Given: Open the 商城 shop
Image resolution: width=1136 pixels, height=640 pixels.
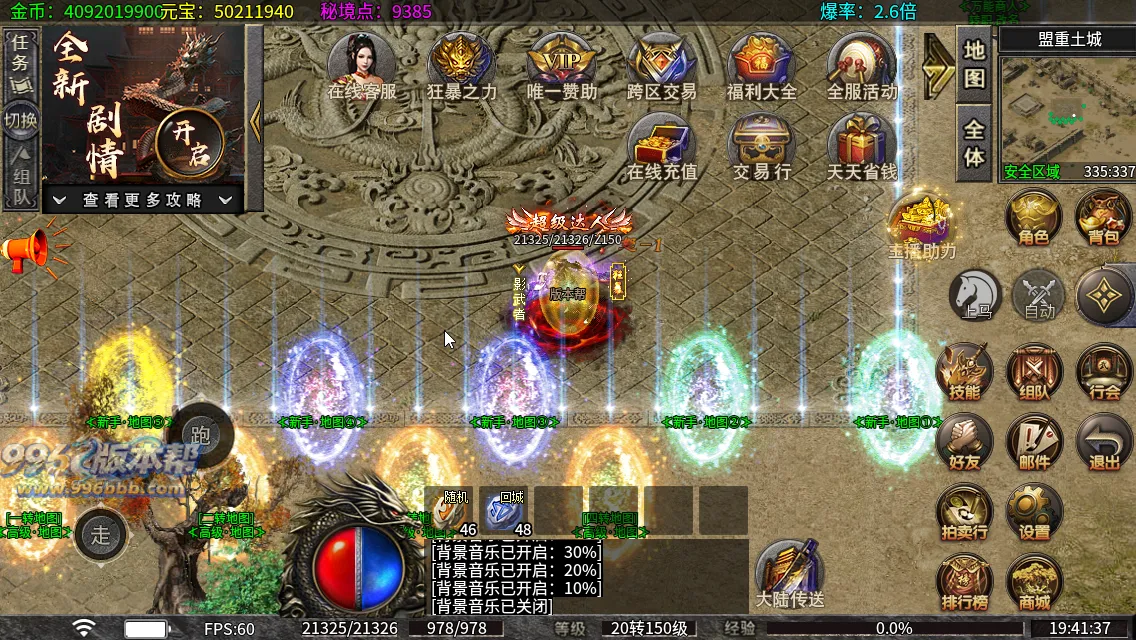Looking at the screenshot, I should (1033, 583).
